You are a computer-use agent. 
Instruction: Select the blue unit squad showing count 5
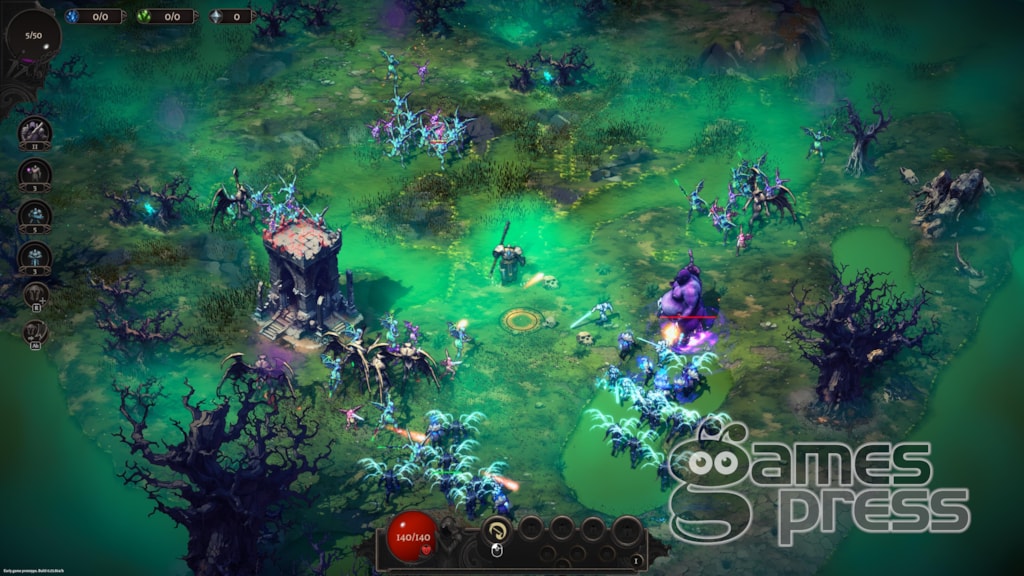pyautogui.click(x=35, y=215)
